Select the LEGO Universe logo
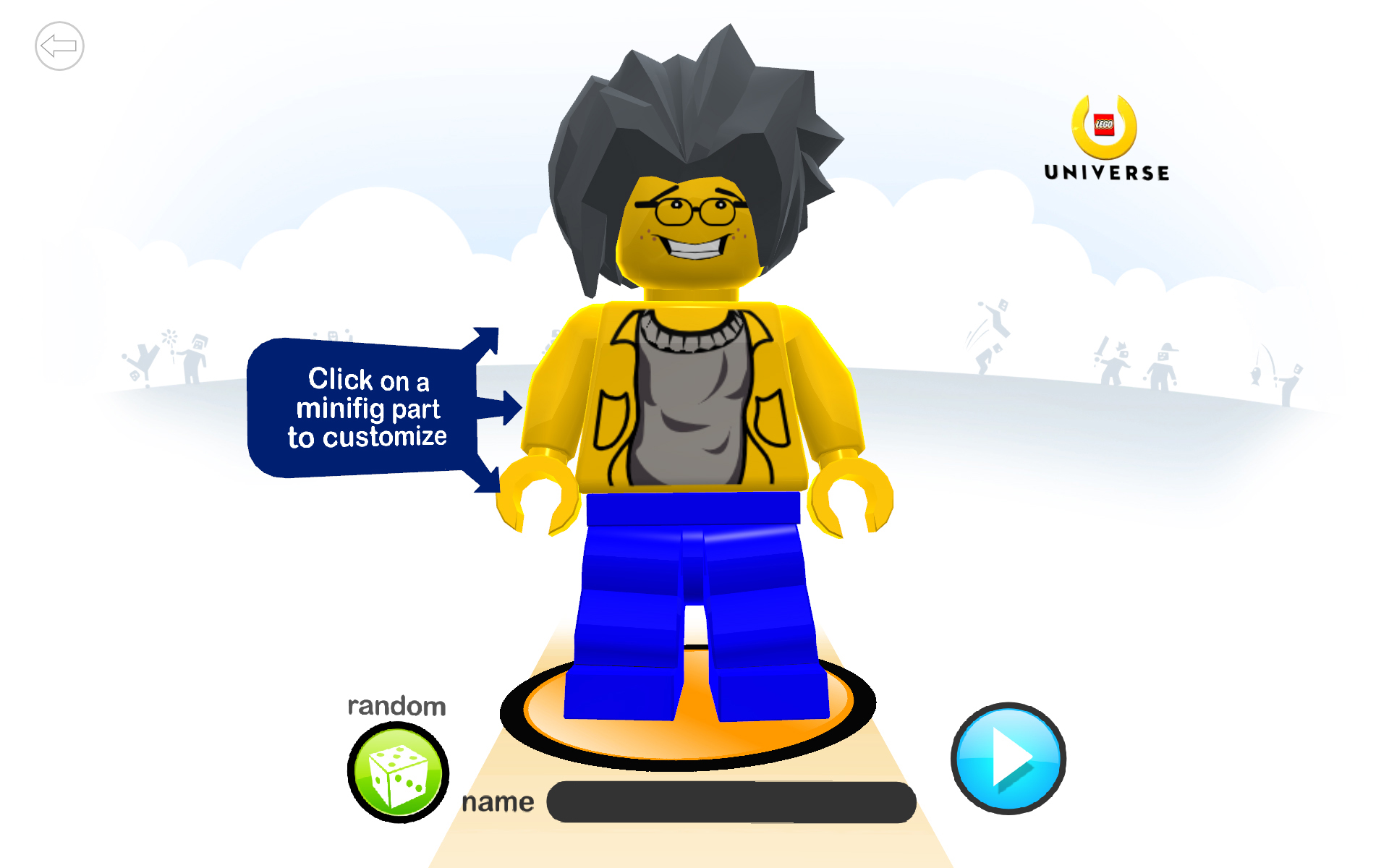The width and height of the screenshot is (1389, 868). (x=1105, y=134)
